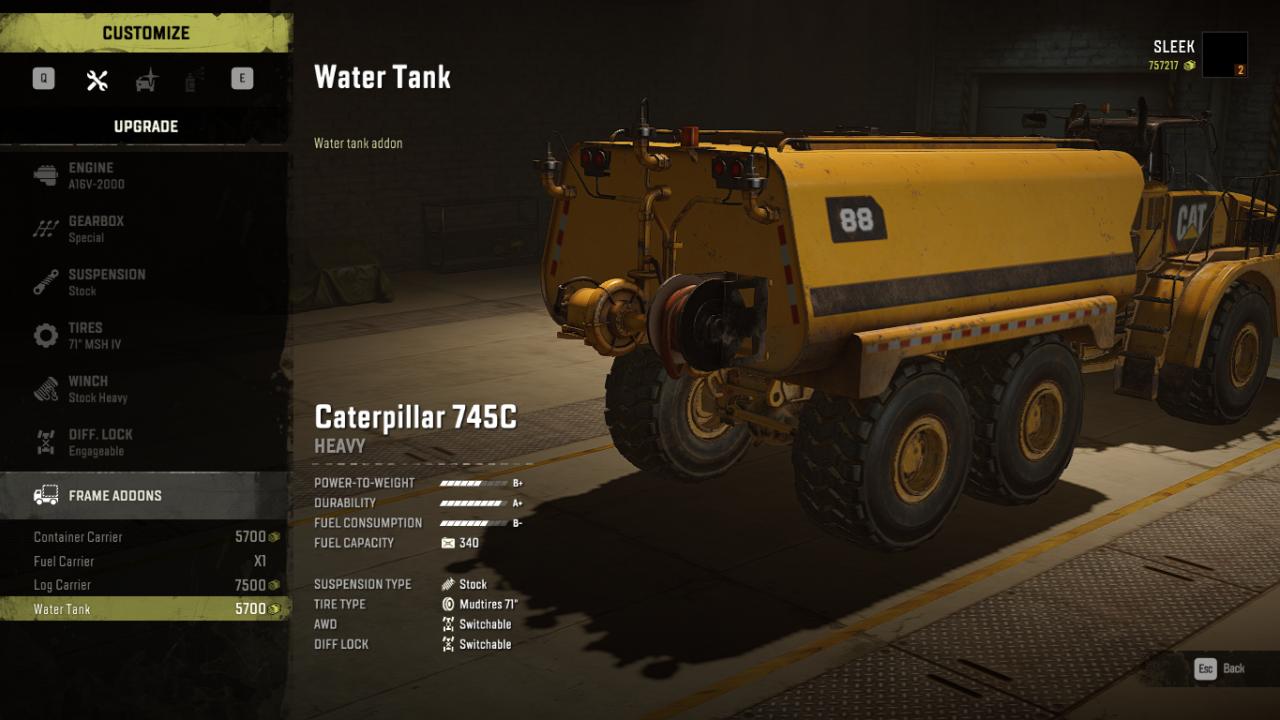Pick the Log Carrier addon
The width and height of the screenshot is (1280, 720).
pos(145,585)
